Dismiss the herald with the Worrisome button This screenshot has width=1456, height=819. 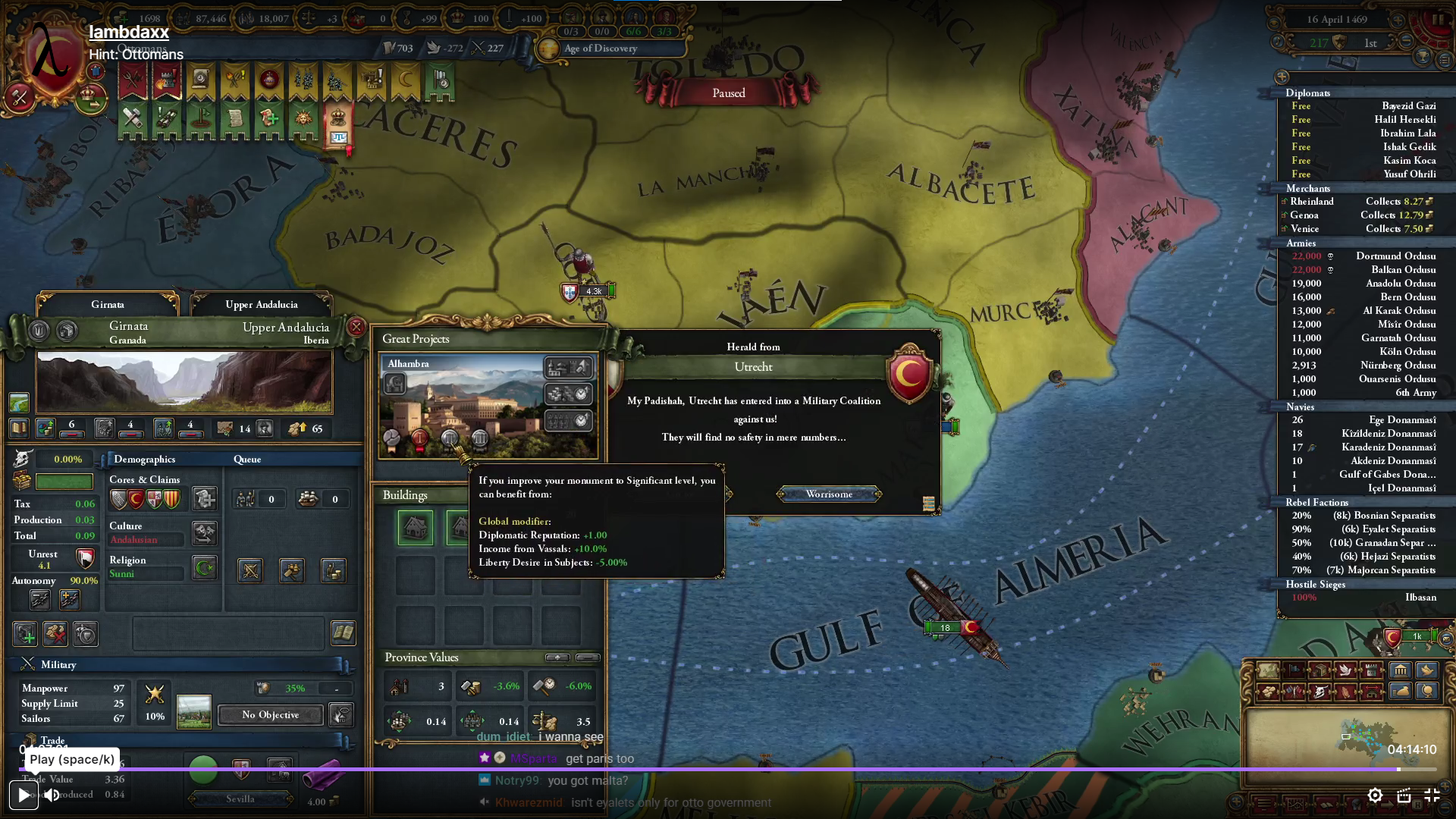[x=829, y=494]
